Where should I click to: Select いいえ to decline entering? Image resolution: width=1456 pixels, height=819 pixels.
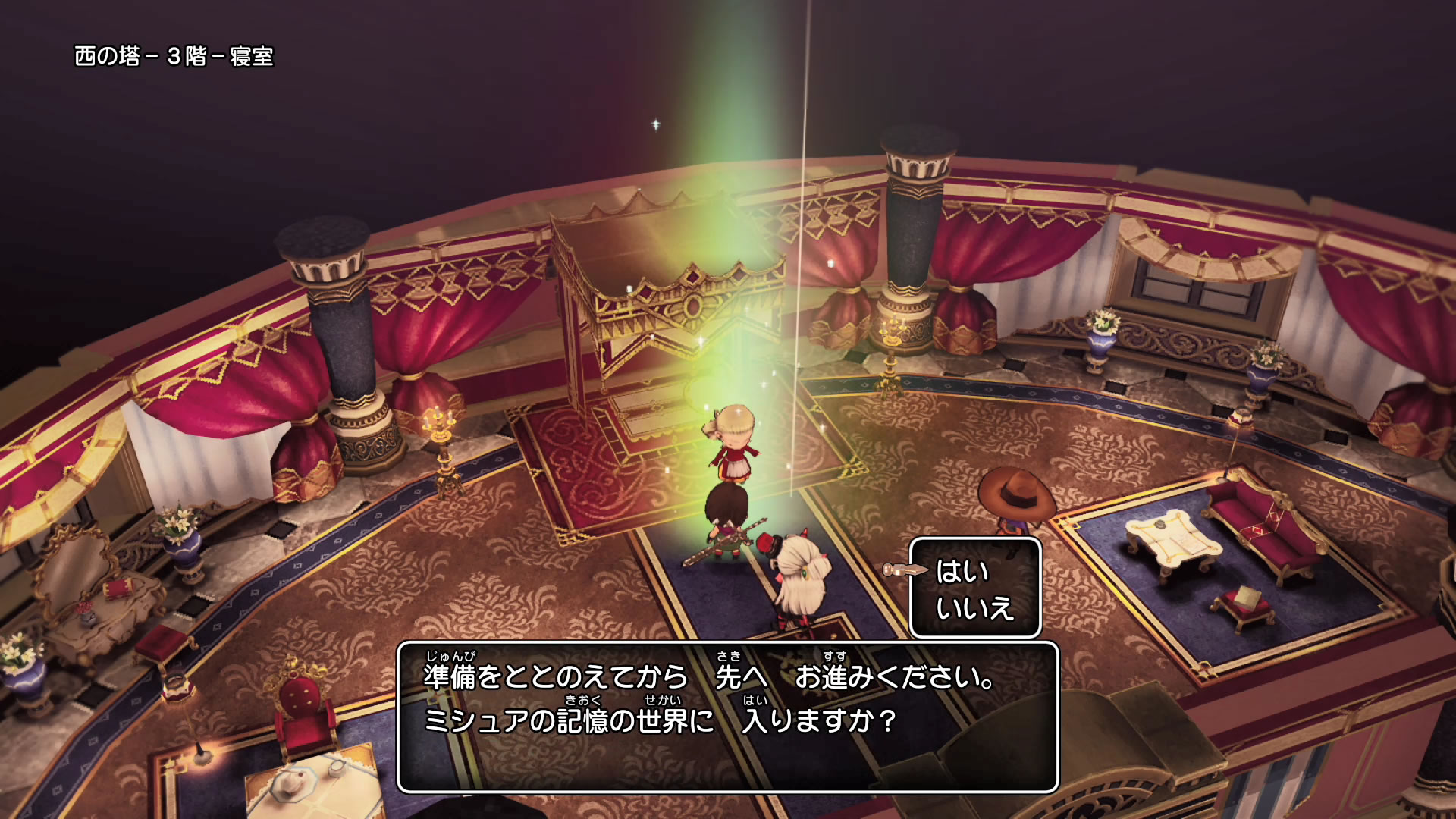click(x=974, y=608)
